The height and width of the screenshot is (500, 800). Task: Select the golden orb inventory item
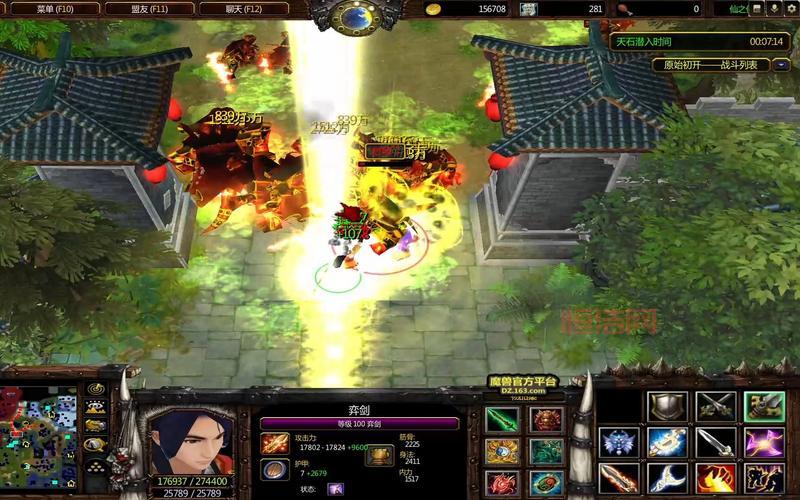coord(502,452)
